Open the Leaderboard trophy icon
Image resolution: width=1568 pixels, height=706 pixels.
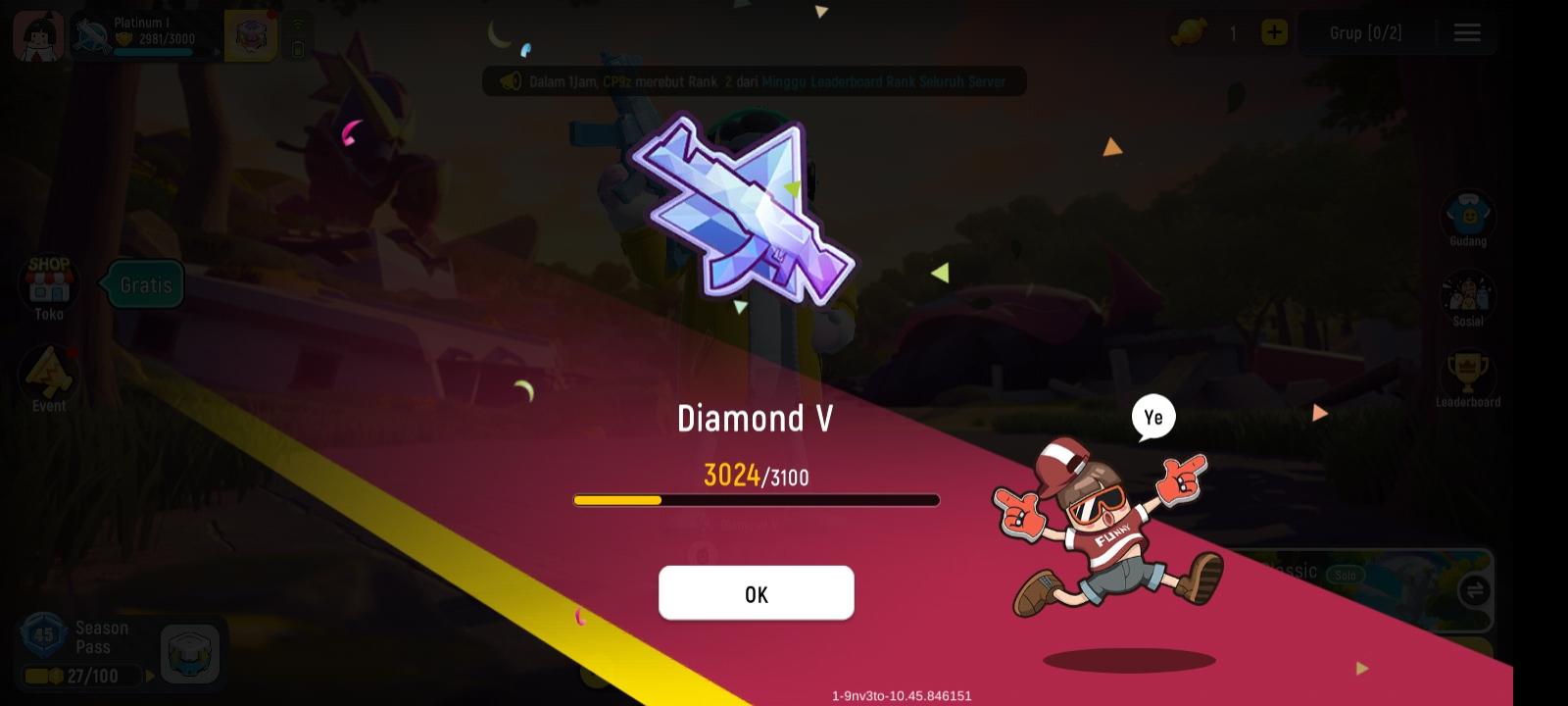1466,379
